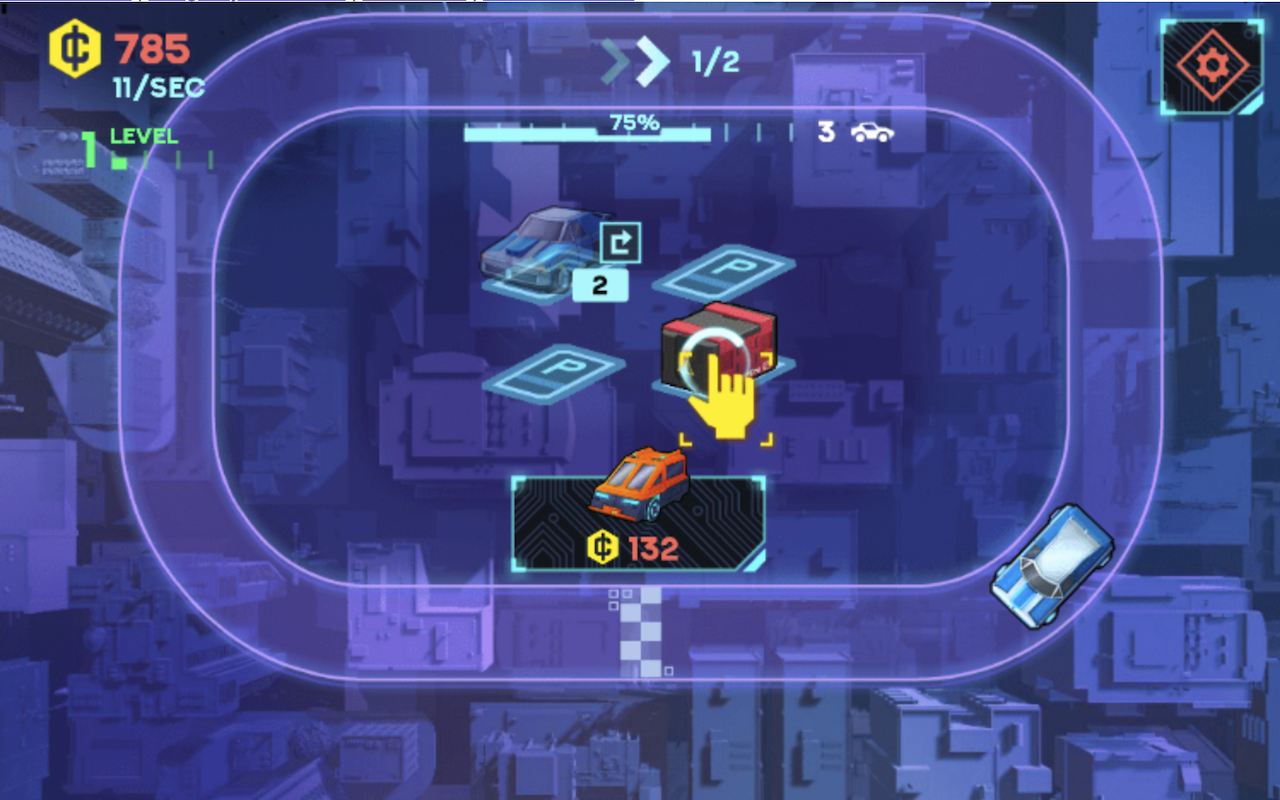Toggle the game speed from 1/2
The height and width of the screenshot is (800, 1280).
point(718,62)
